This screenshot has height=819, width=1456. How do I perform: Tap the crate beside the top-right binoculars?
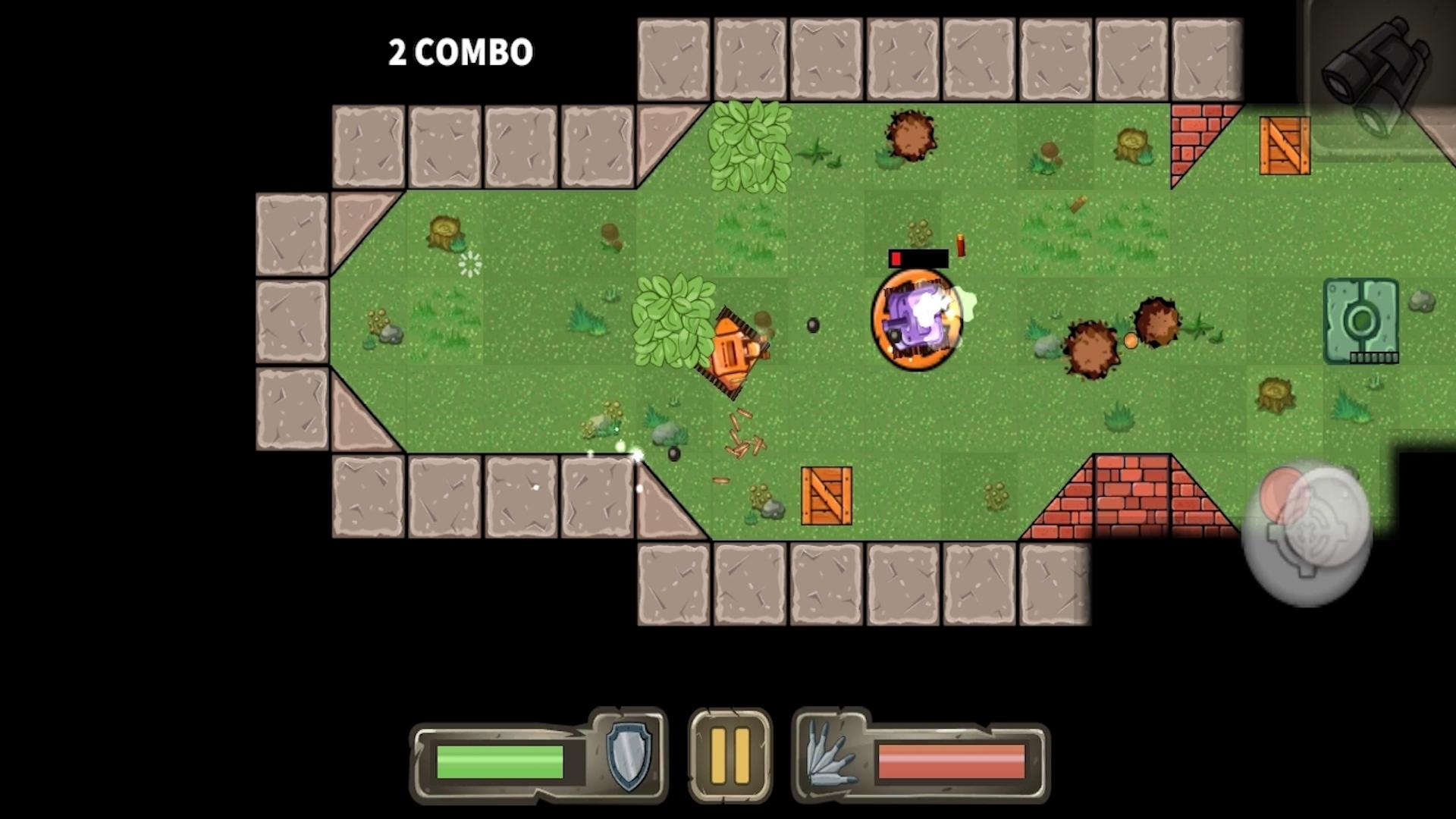(x=1284, y=146)
